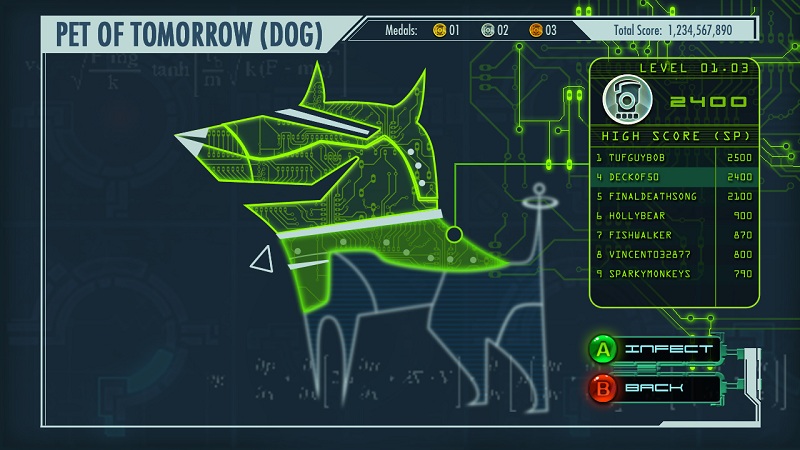Pick the FISHWALKER leaderboard row
This screenshot has height=450, width=800.
coord(672,235)
